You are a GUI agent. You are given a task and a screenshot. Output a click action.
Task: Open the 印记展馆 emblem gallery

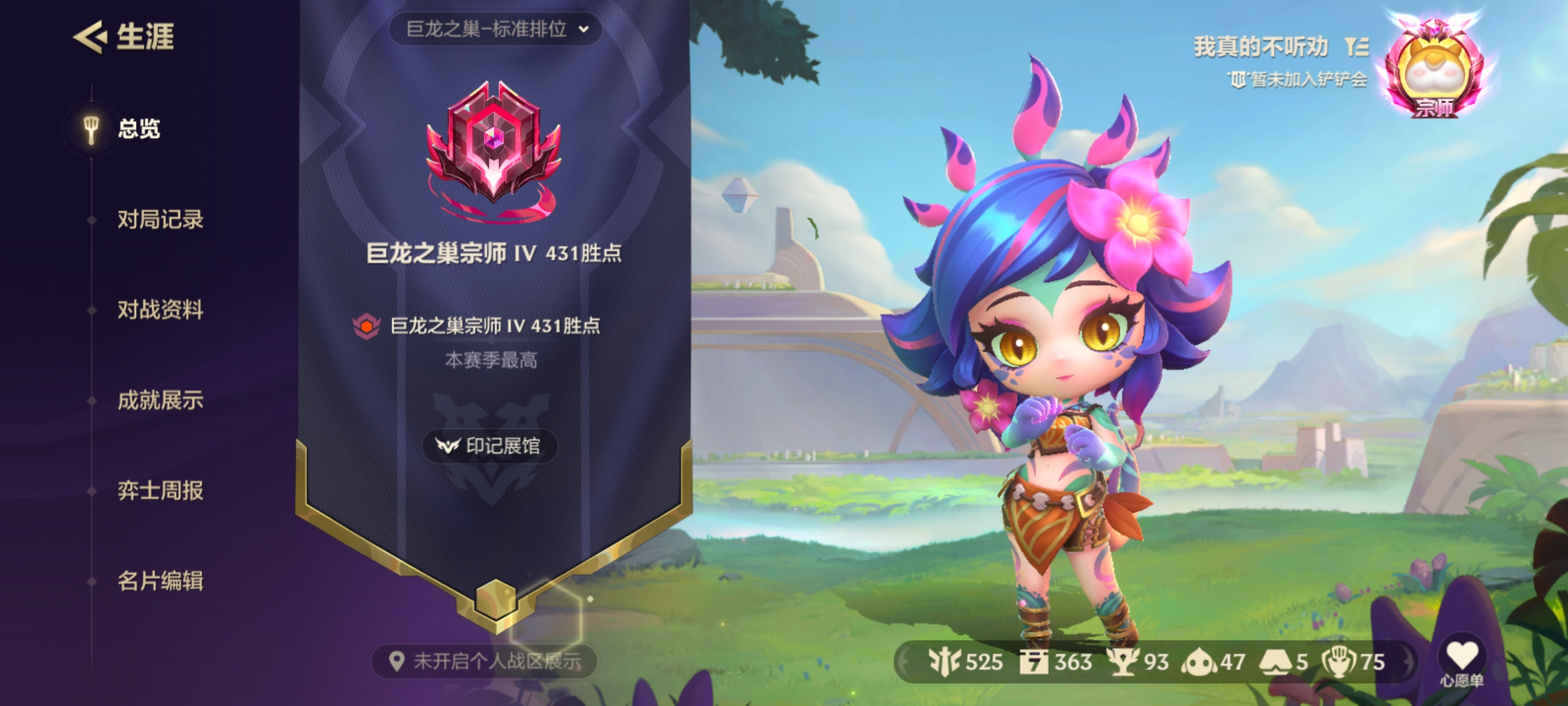[491, 446]
